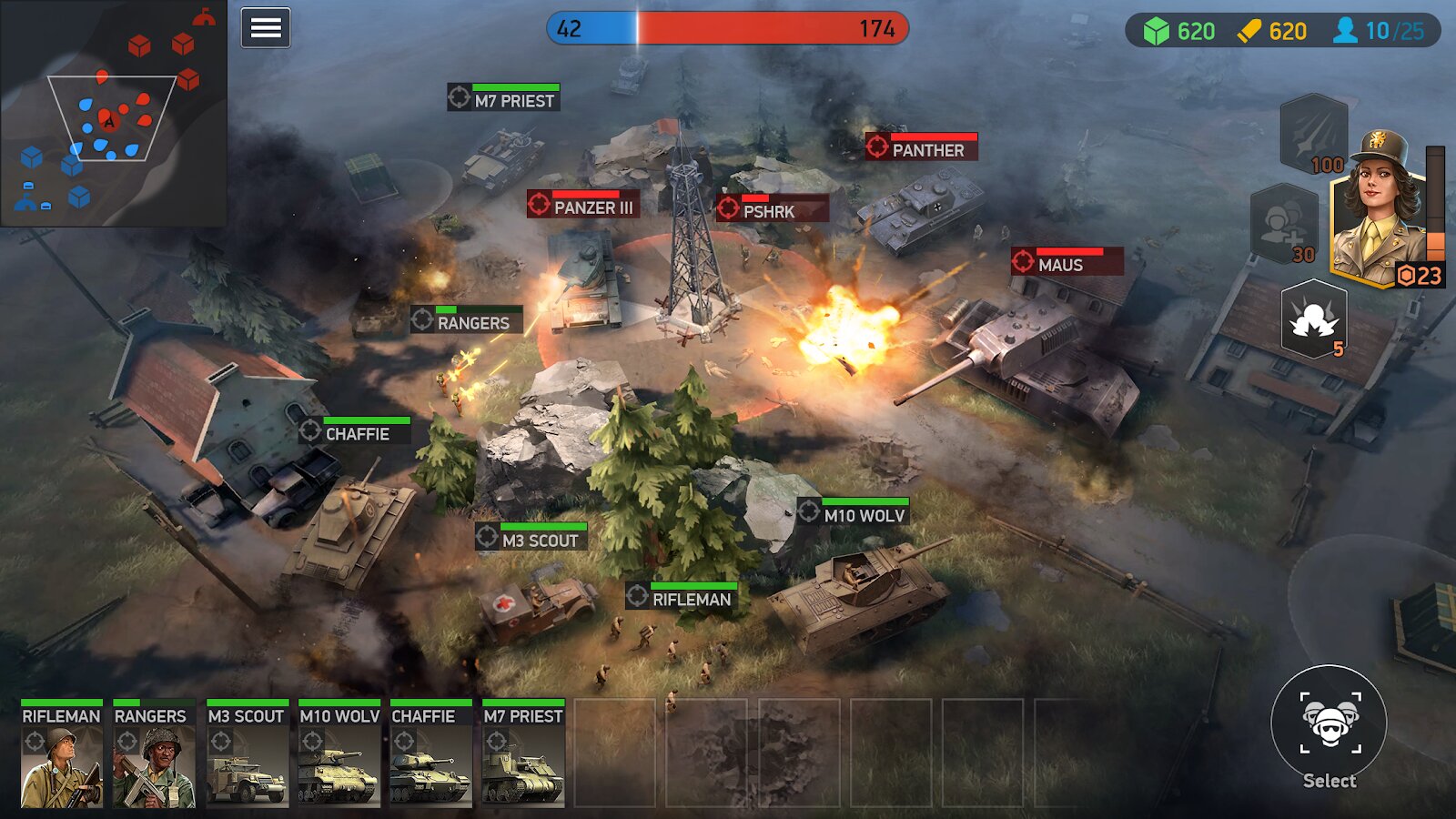Image resolution: width=1456 pixels, height=819 pixels.
Task: Use the reinforcements ability costing 30
Action: click(x=1283, y=225)
